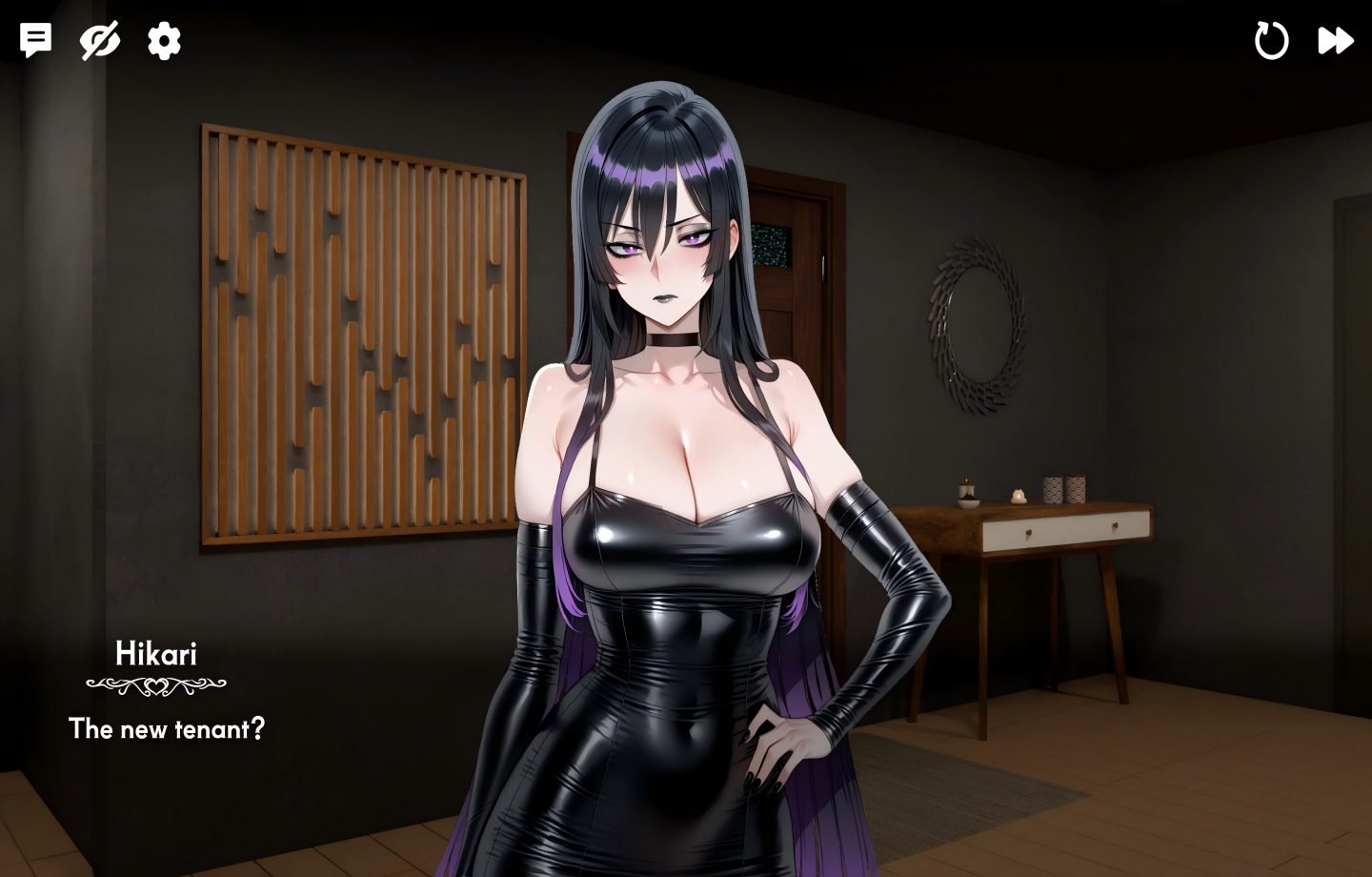Open the settings panel via the gear
The height and width of the screenshot is (877, 1372).
click(x=163, y=40)
